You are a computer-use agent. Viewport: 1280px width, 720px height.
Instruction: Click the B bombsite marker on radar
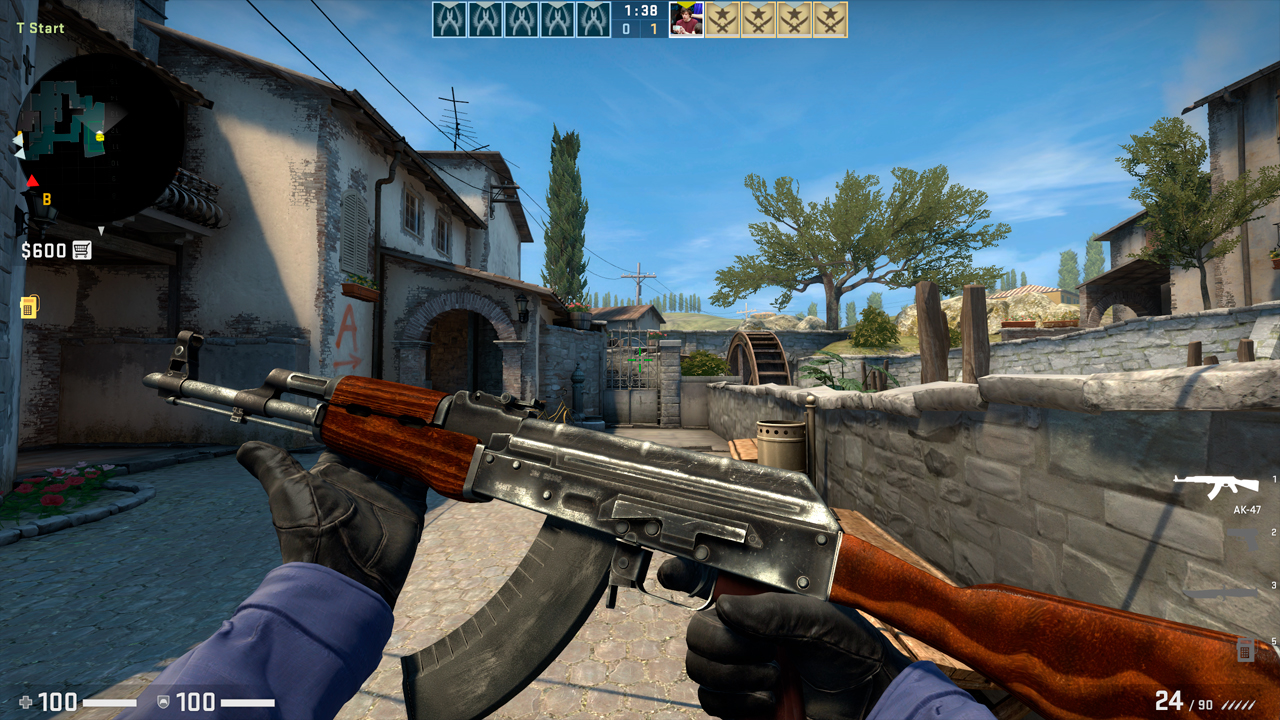46,199
